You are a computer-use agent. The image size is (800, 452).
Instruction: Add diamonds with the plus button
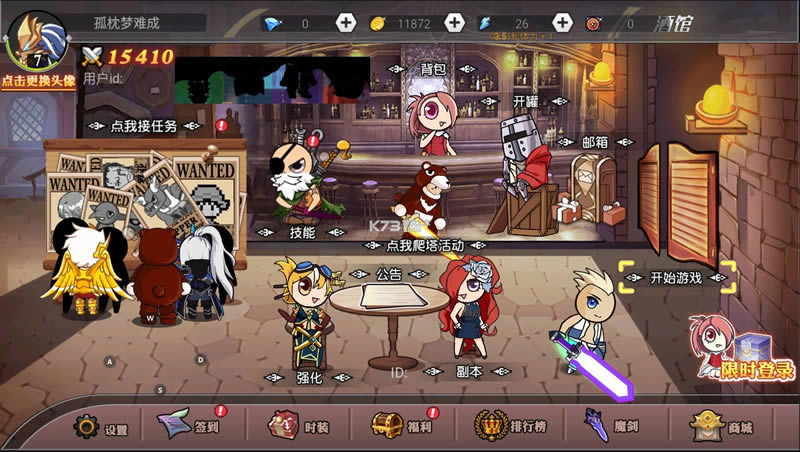[x=346, y=23]
